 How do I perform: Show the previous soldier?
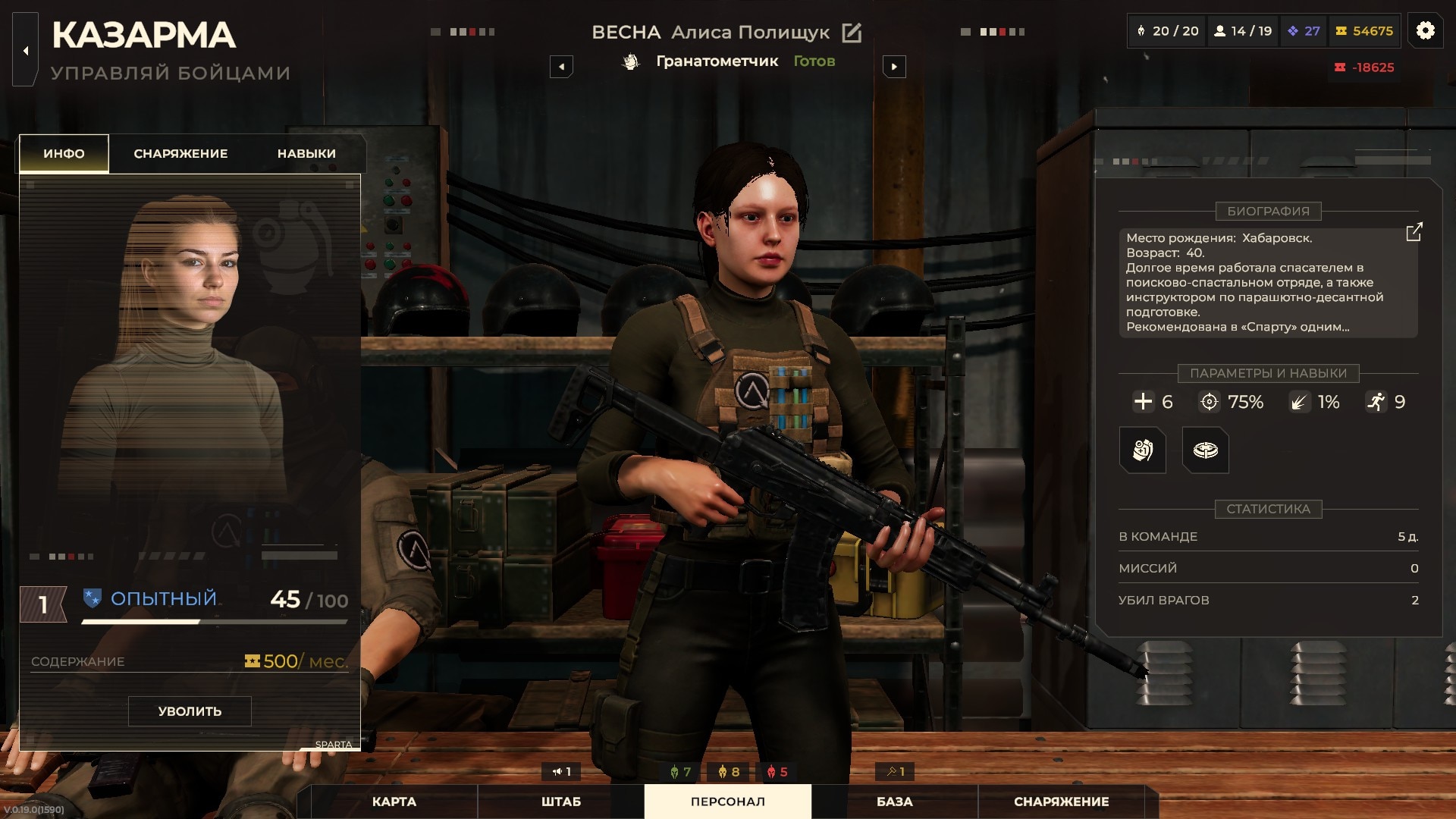click(561, 67)
